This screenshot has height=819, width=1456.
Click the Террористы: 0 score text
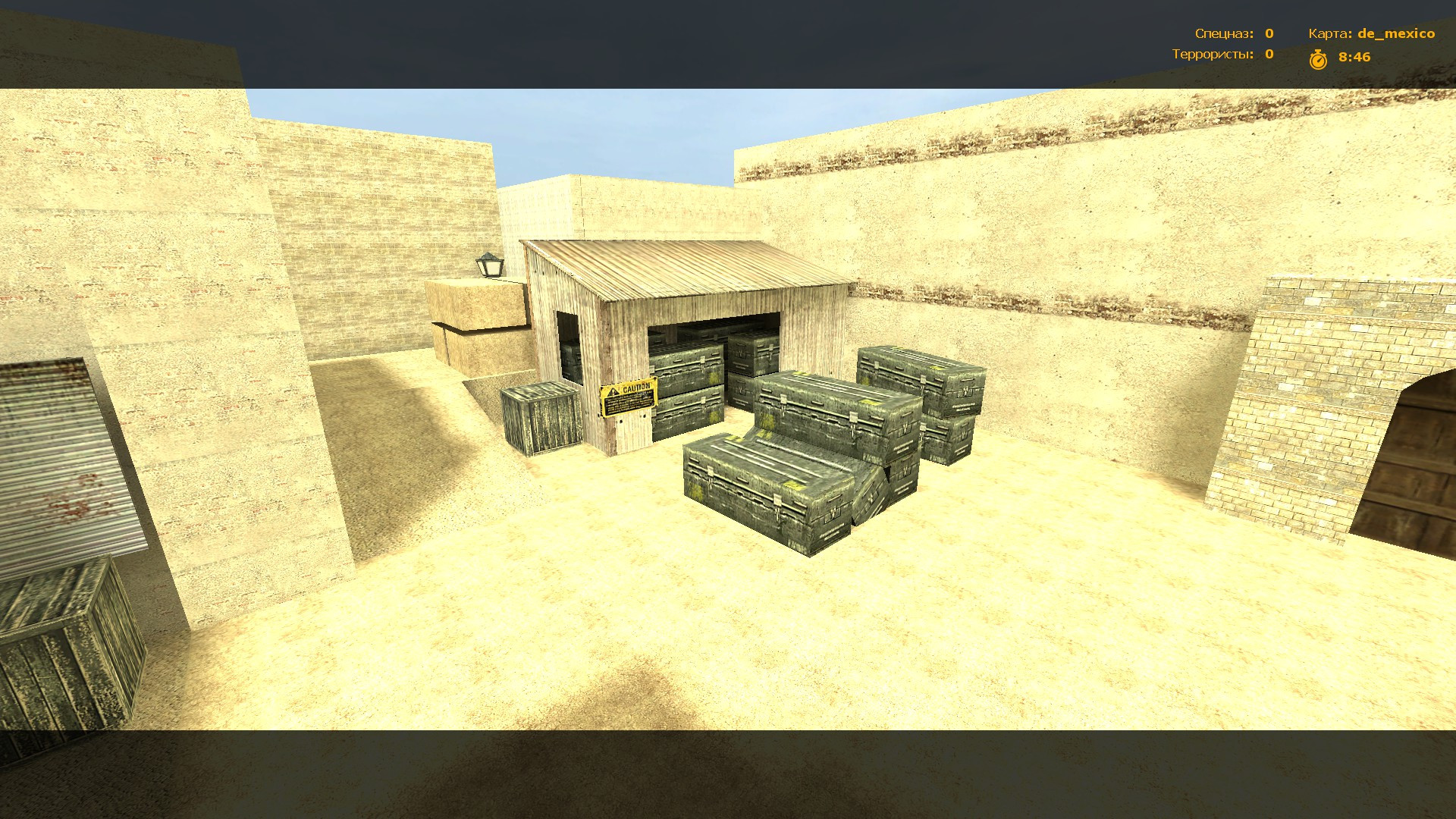(1213, 55)
